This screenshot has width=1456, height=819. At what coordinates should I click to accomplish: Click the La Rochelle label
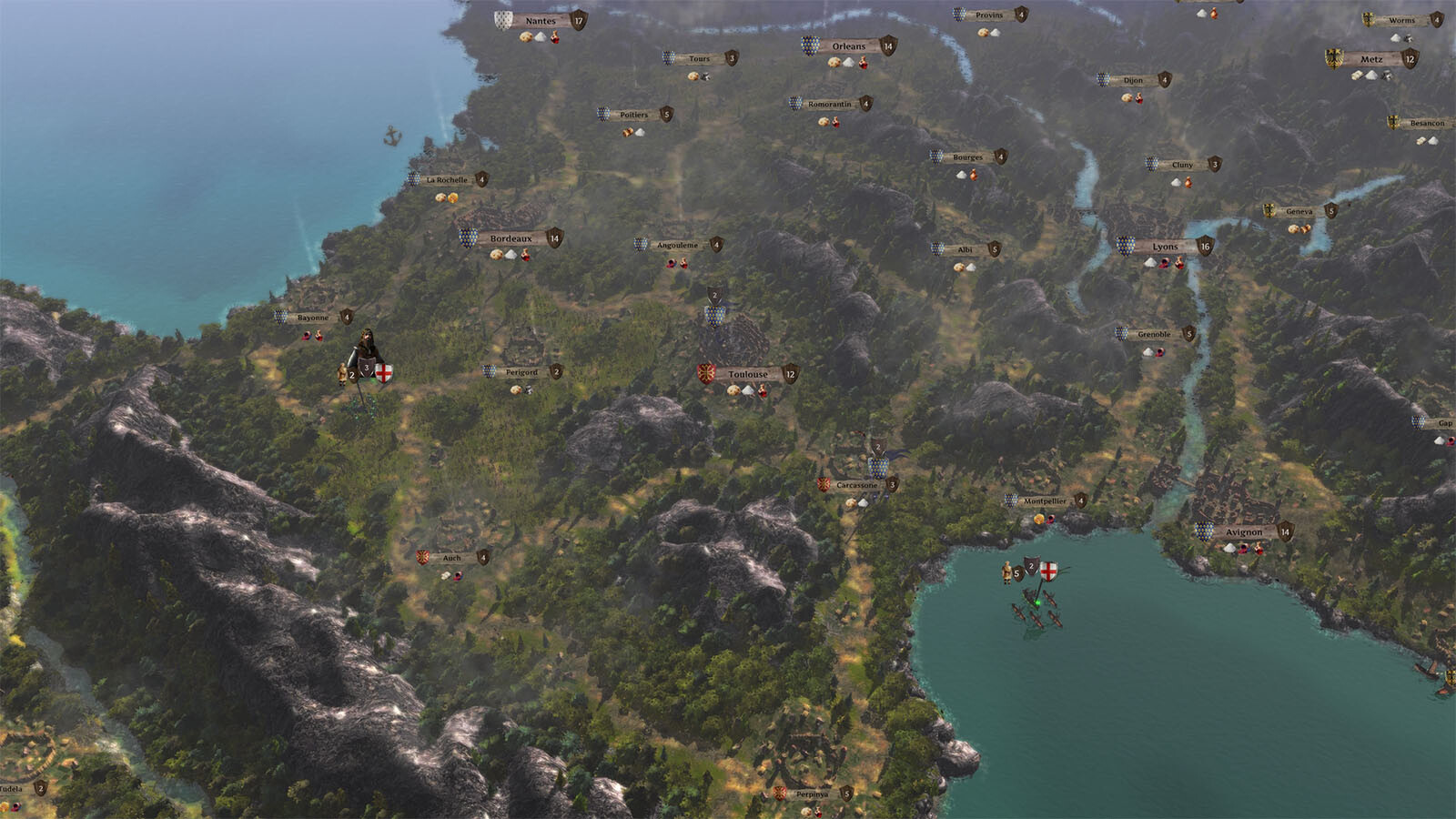coord(447,180)
